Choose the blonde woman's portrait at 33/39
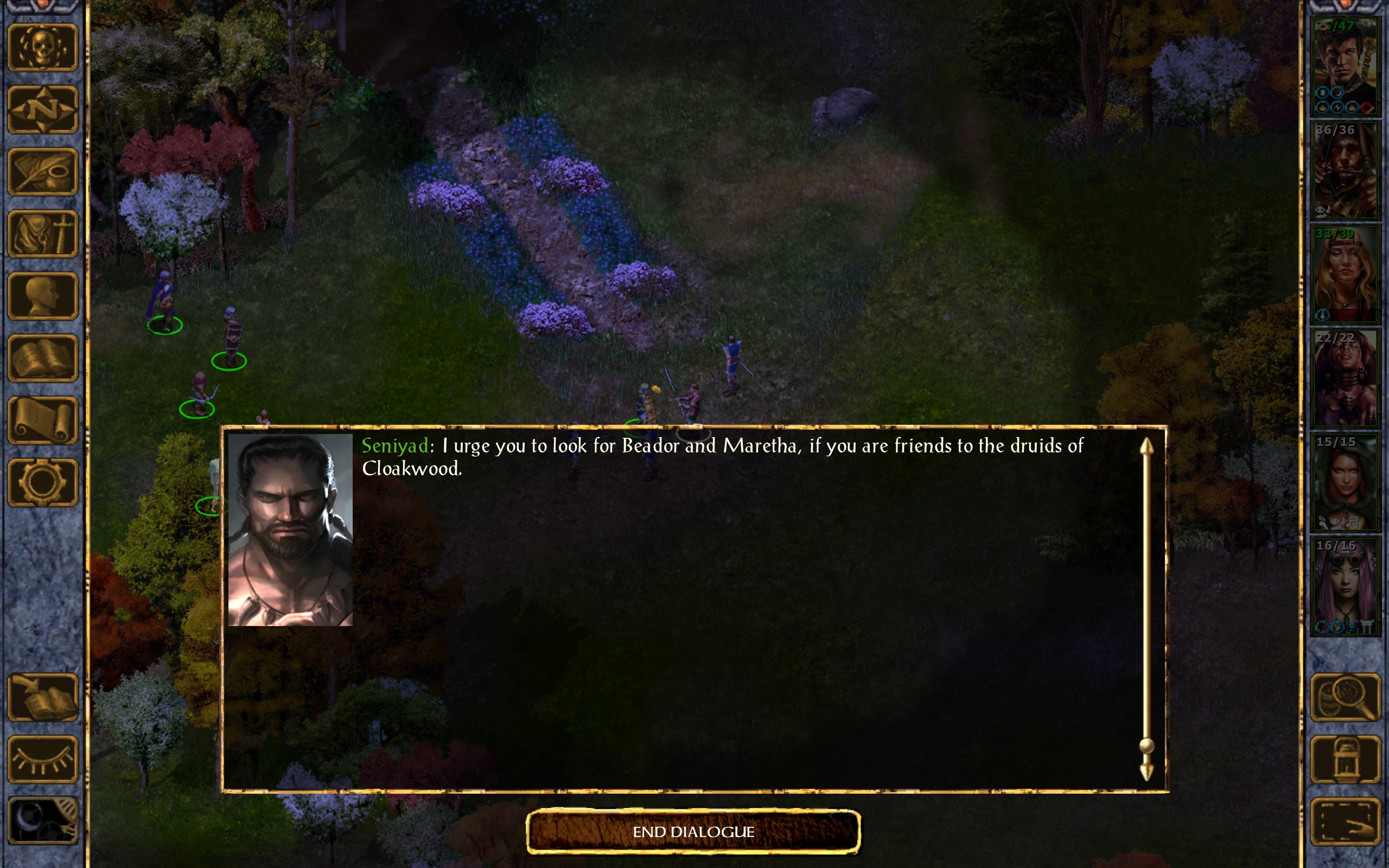 1345,275
